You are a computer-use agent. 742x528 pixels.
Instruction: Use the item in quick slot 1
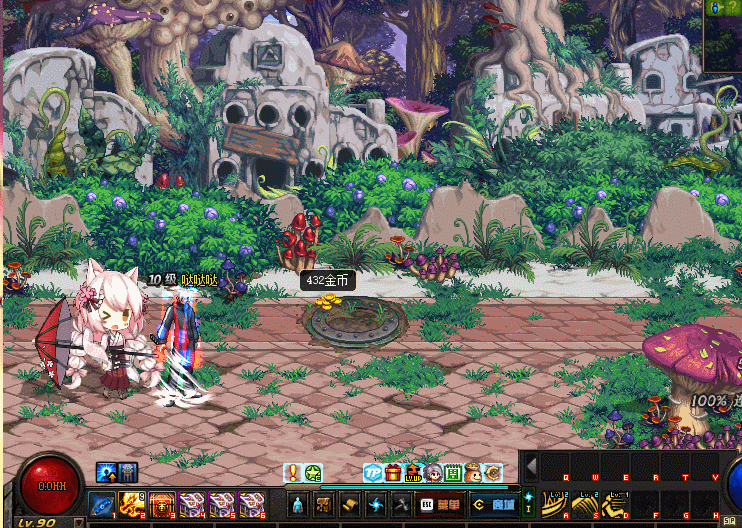pos(102,504)
